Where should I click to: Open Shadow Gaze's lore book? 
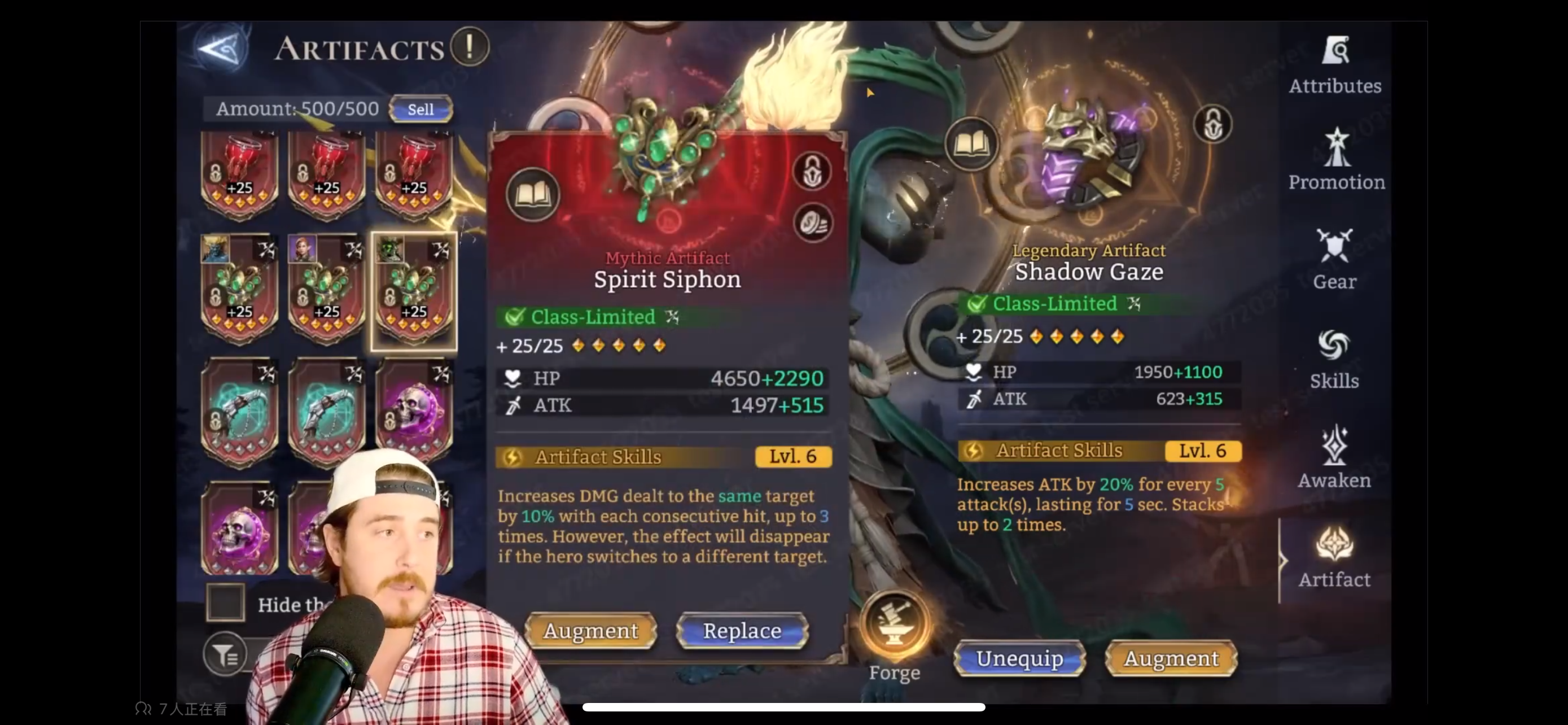tap(971, 145)
